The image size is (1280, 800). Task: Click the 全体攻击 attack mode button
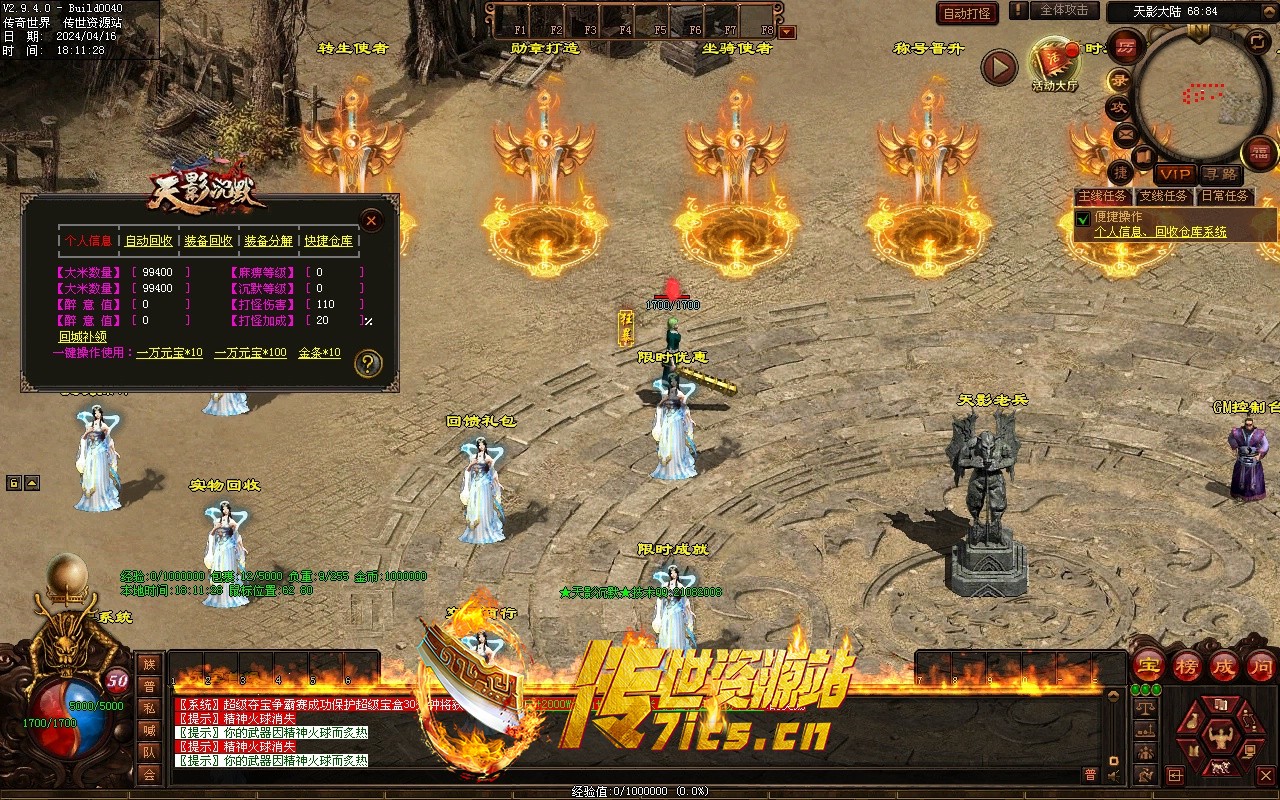(1064, 11)
